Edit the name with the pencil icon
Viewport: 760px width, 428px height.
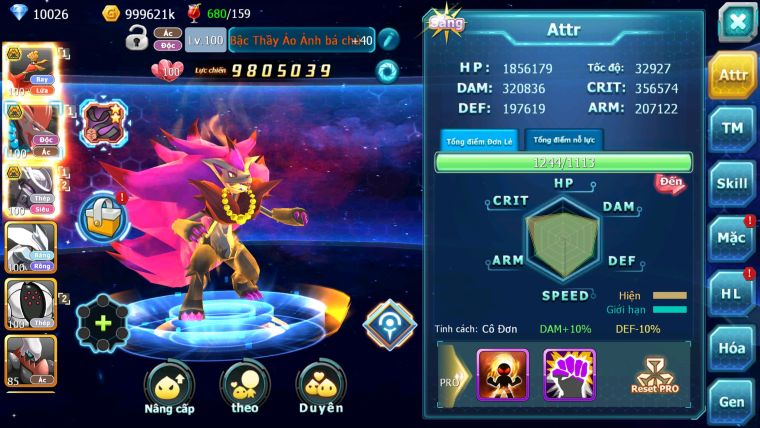[x=389, y=40]
